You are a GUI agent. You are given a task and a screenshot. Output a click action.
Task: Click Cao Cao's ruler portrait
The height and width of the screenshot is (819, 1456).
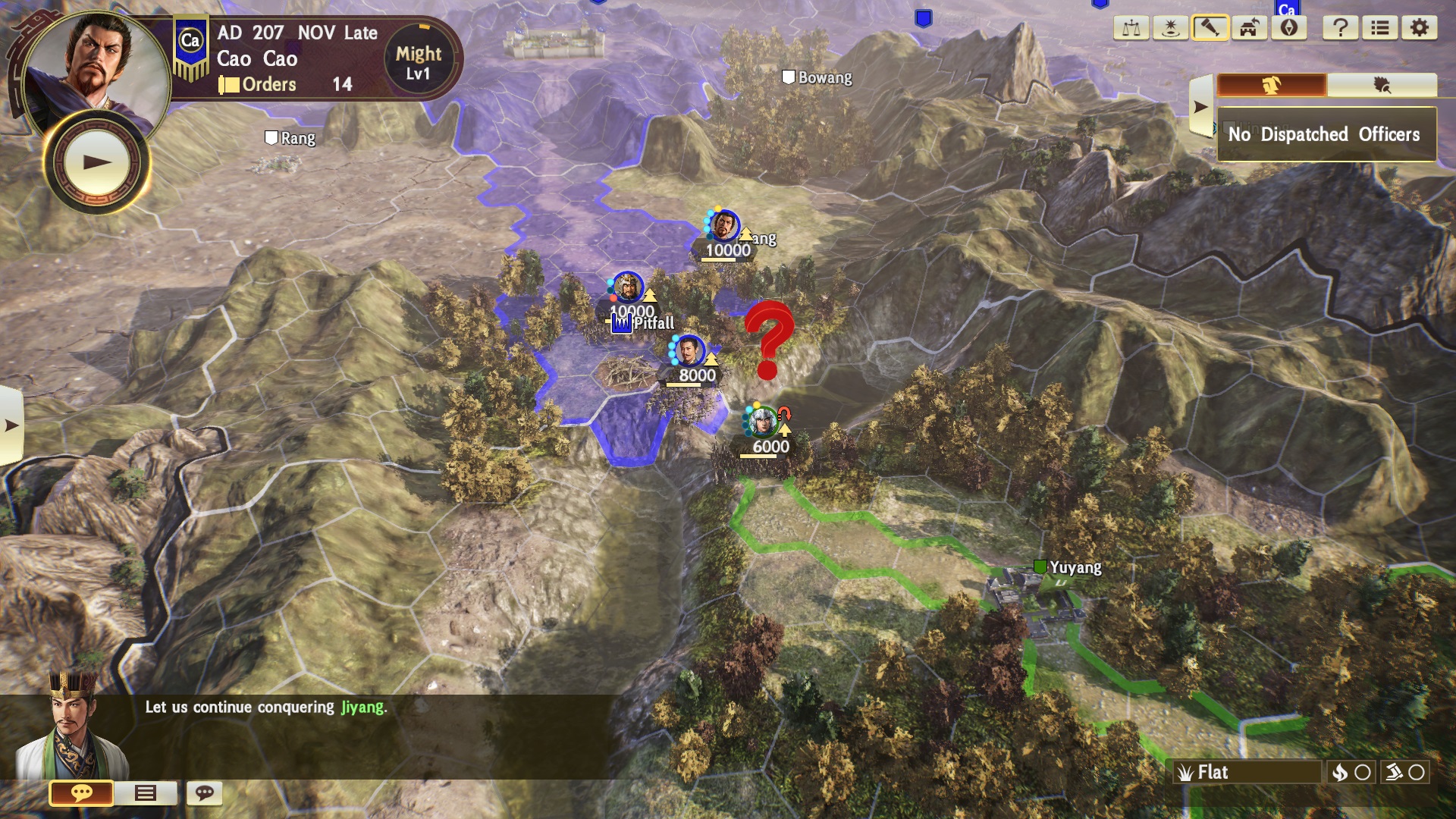coord(95,64)
